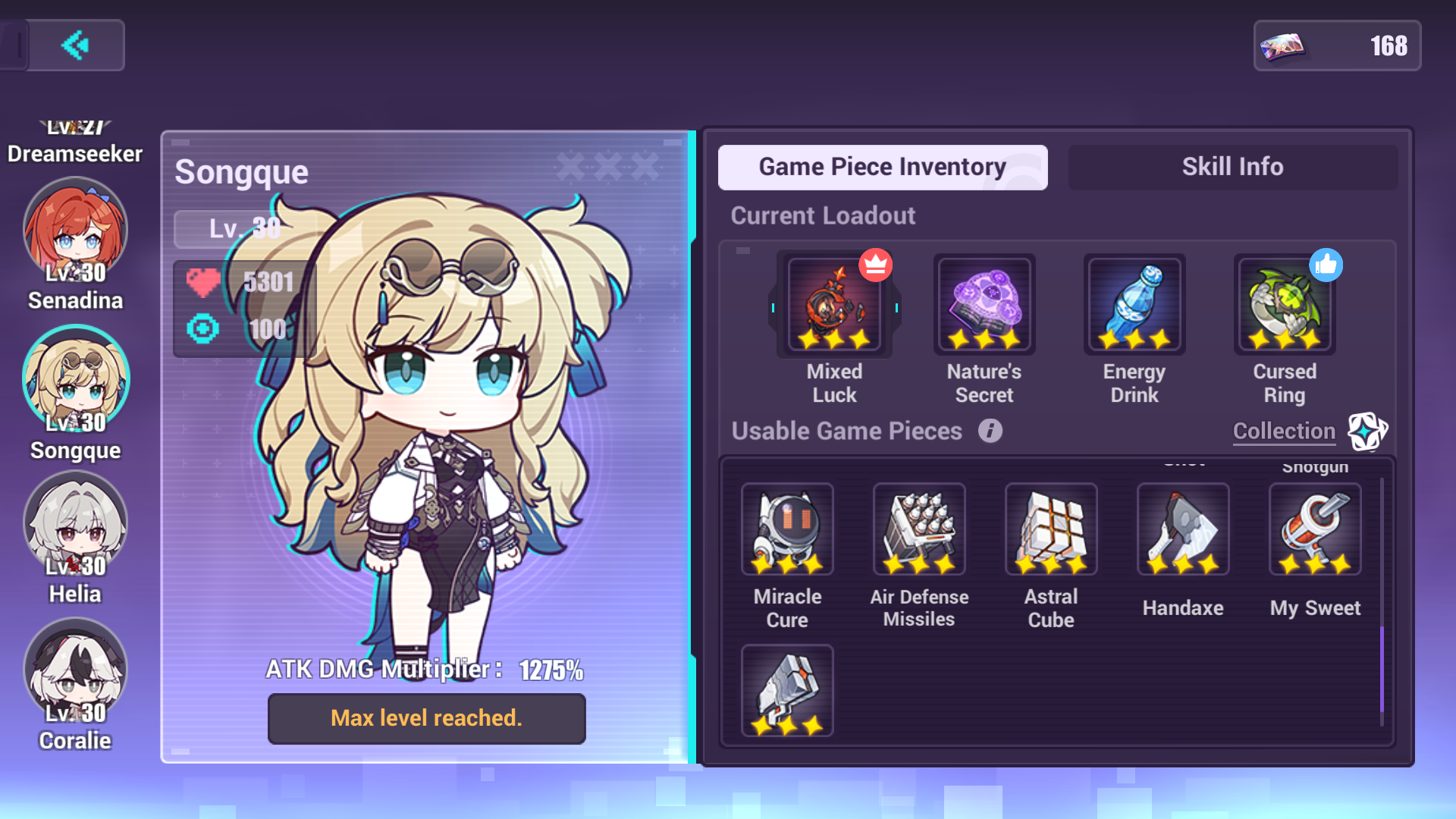Select the Miracle Cure game piece
This screenshot has height=819, width=1456.
pos(787,529)
